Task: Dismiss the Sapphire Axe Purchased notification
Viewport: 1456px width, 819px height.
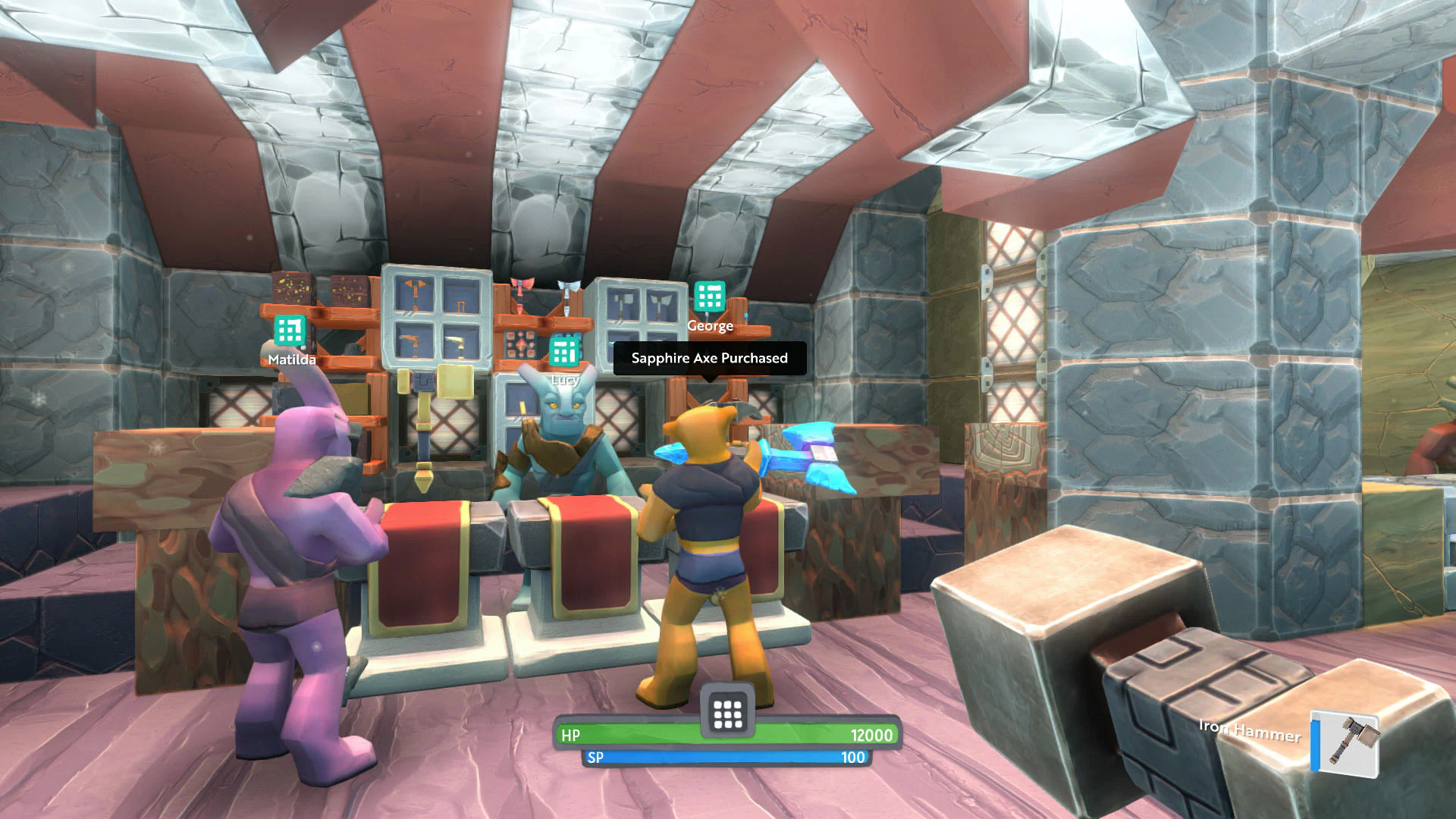Action: 710,358
